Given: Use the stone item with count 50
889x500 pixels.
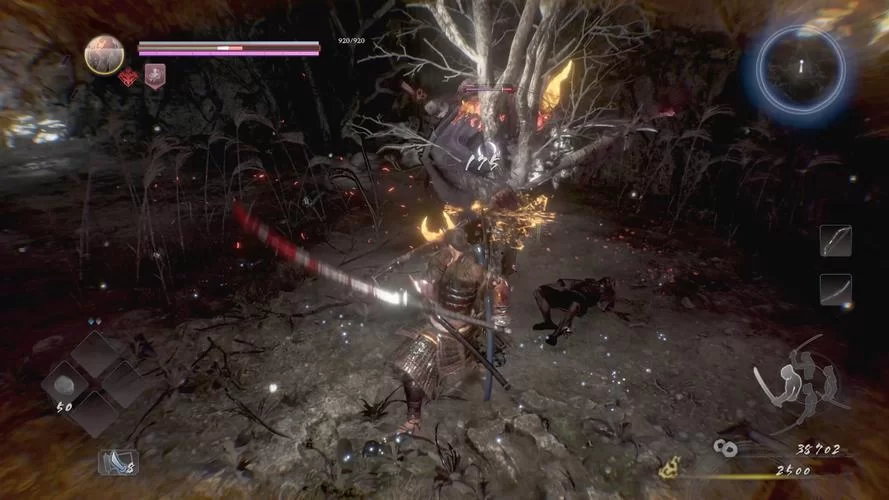Looking at the screenshot, I should point(67,386).
